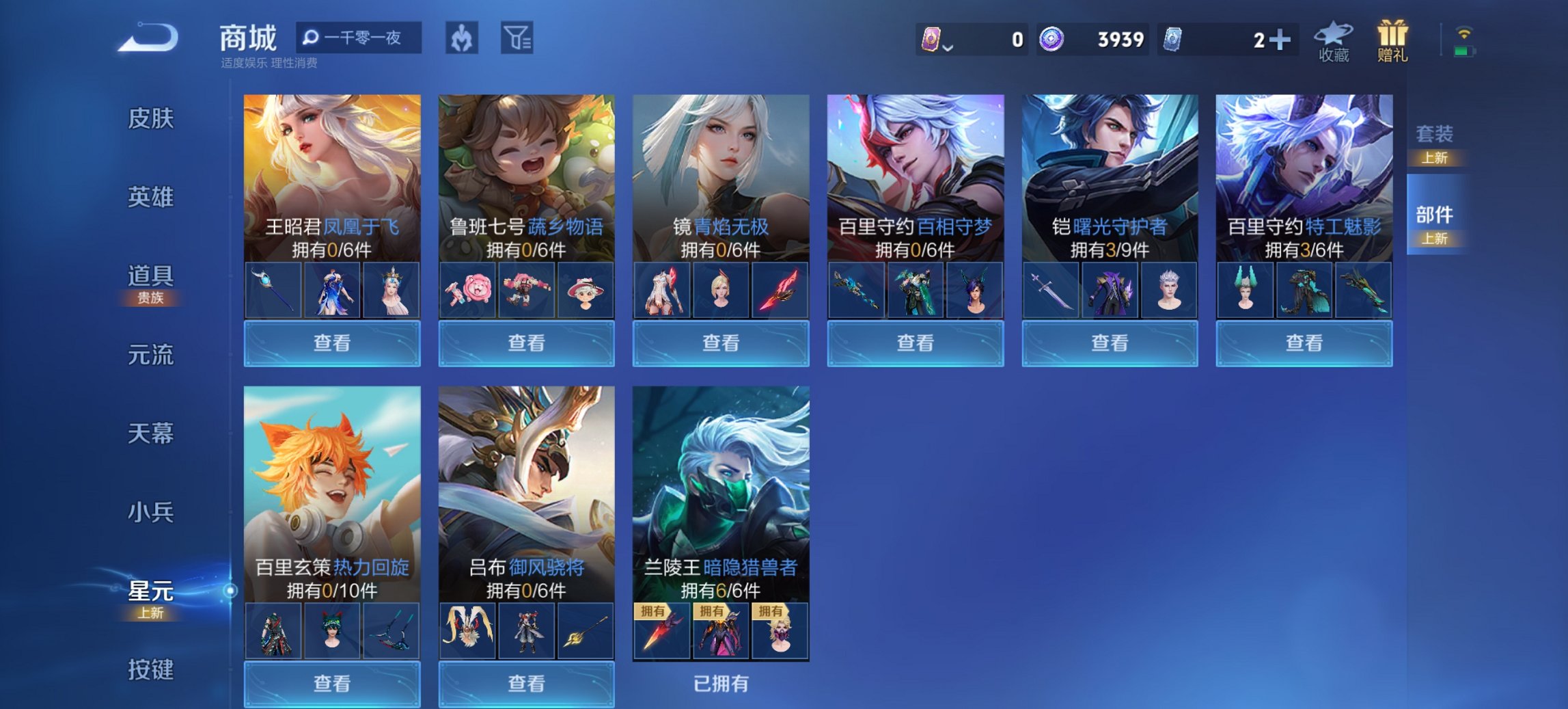The height and width of the screenshot is (709, 1568).
Task: Select 天幕 in the left sidebar
Action: coord(152,432)
